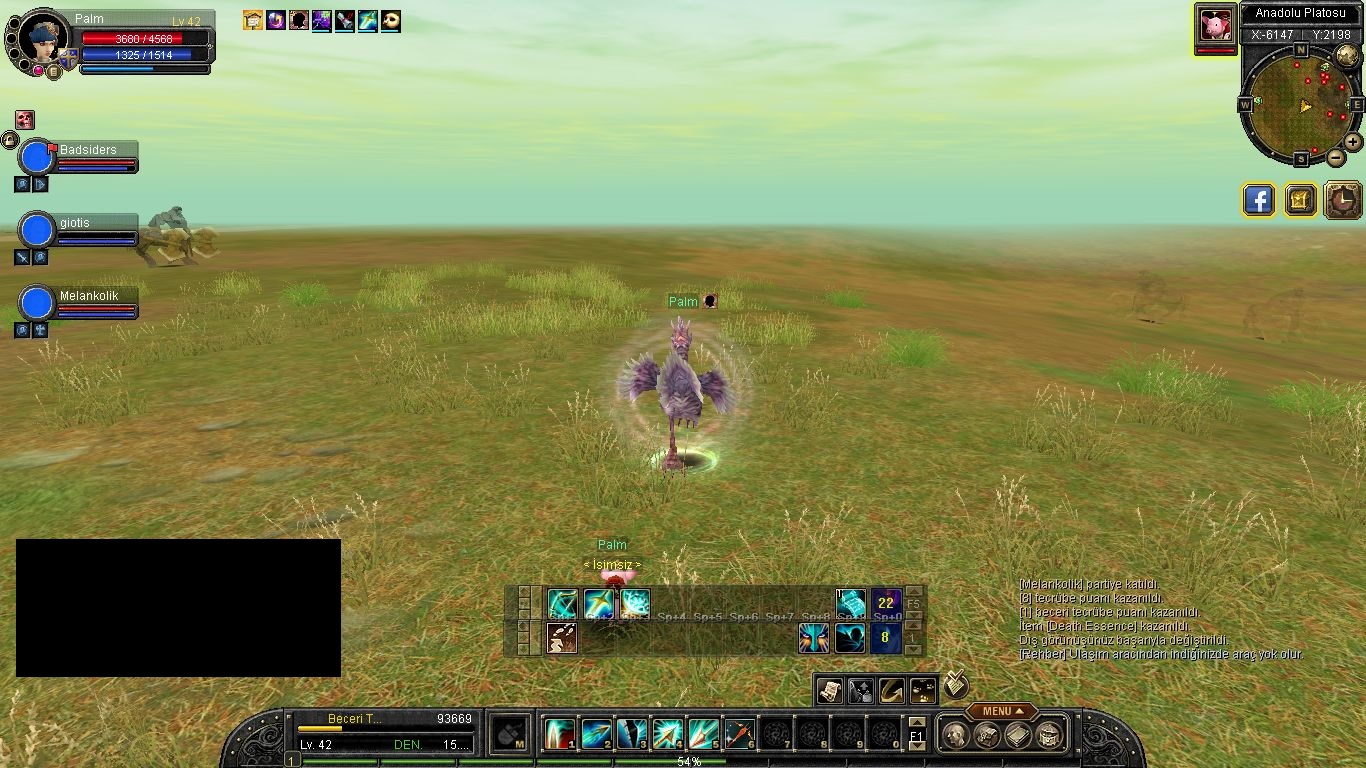Screen dimensions: 1366x768
Task: Open the Facebook button
Action: click(x=1259, y=200)
